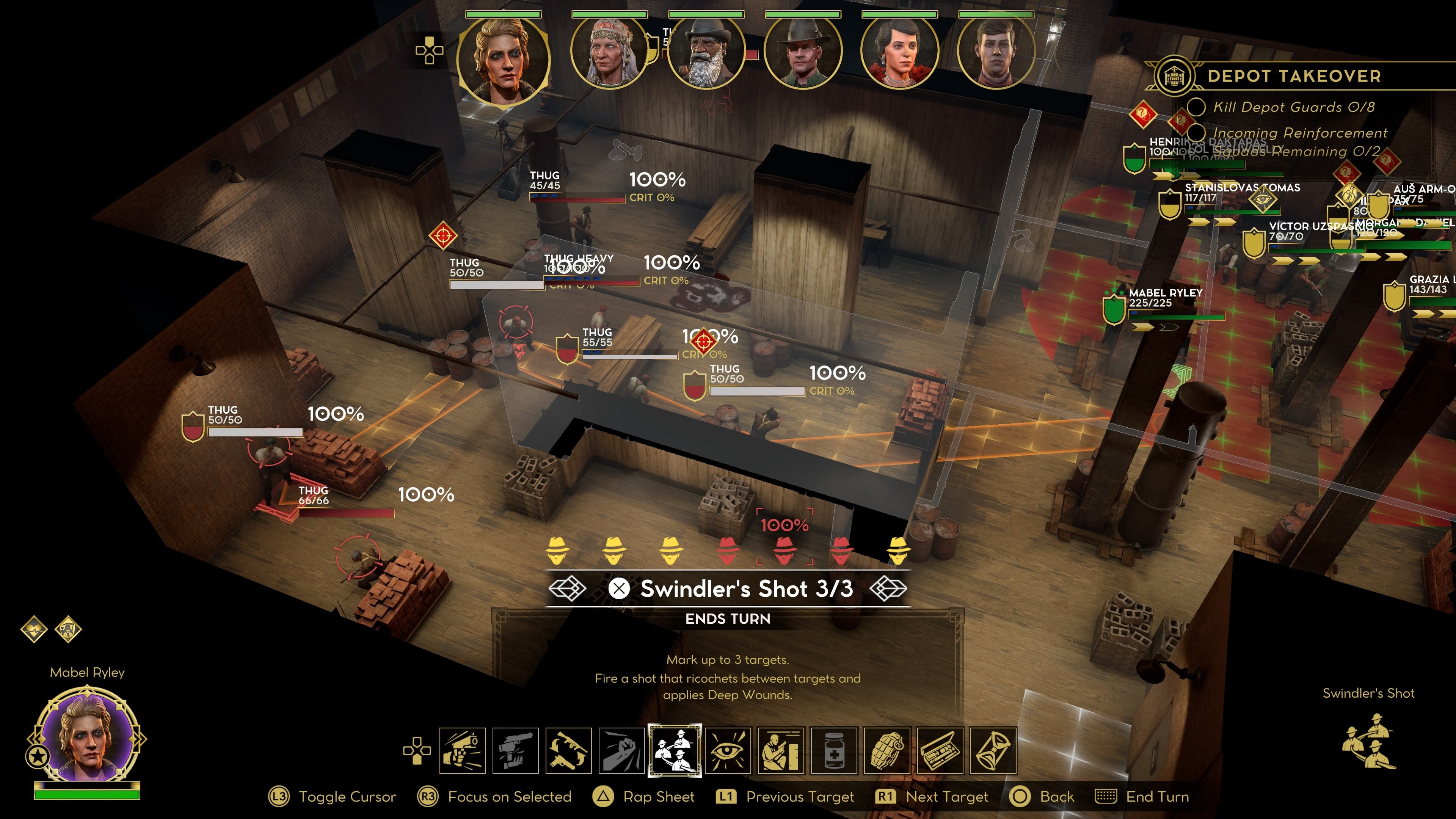The height and width of the screenshot is (819, 1456).
Task: Select the grenade item
Action: [887, 751]
